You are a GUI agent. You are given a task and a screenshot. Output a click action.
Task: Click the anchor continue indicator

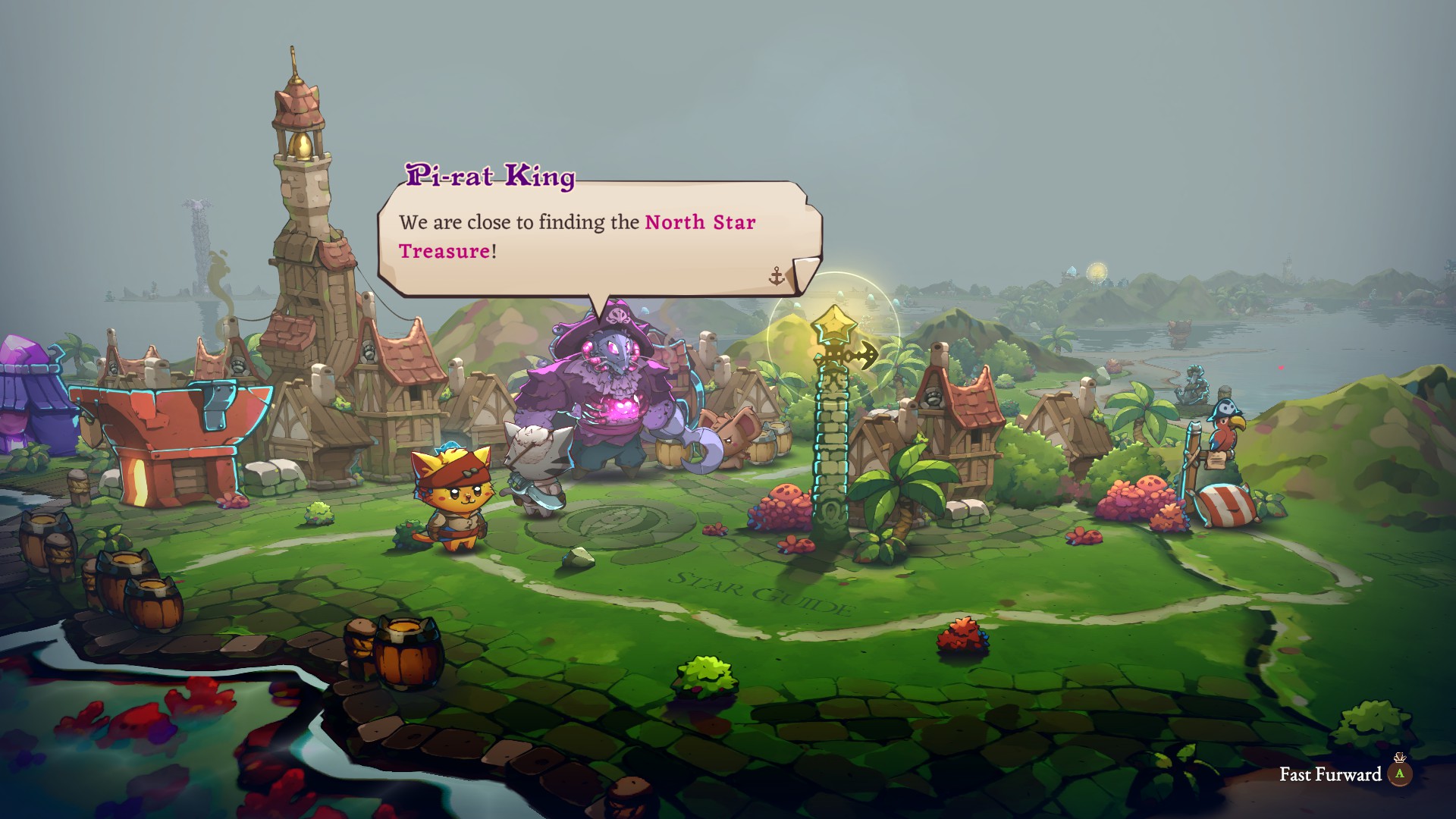(776, 276)
